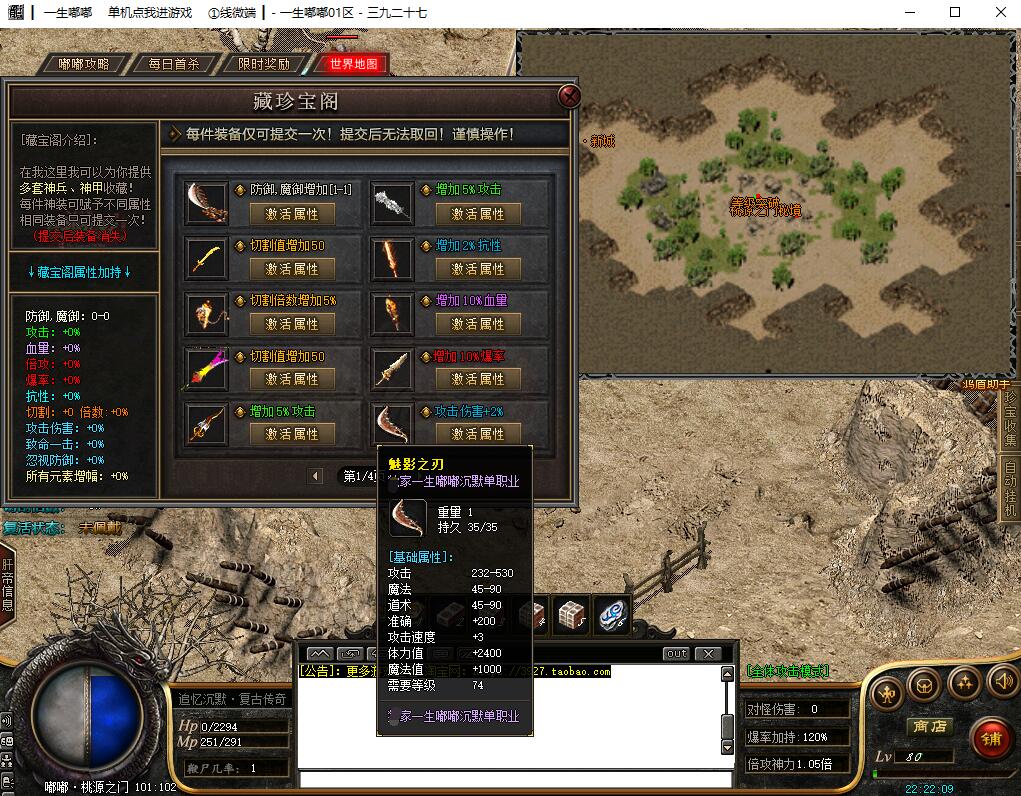Close the 藏珍宝阁 treasure pavilion window

coord(570,96)
